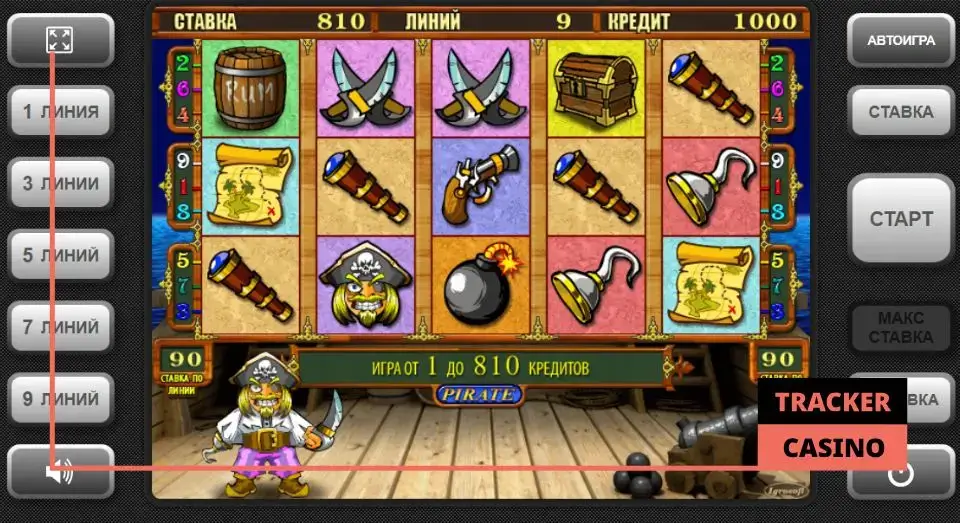Choose the 3 линии option
The width and height of the screenshot is (960, 523).
coord(61,184)
